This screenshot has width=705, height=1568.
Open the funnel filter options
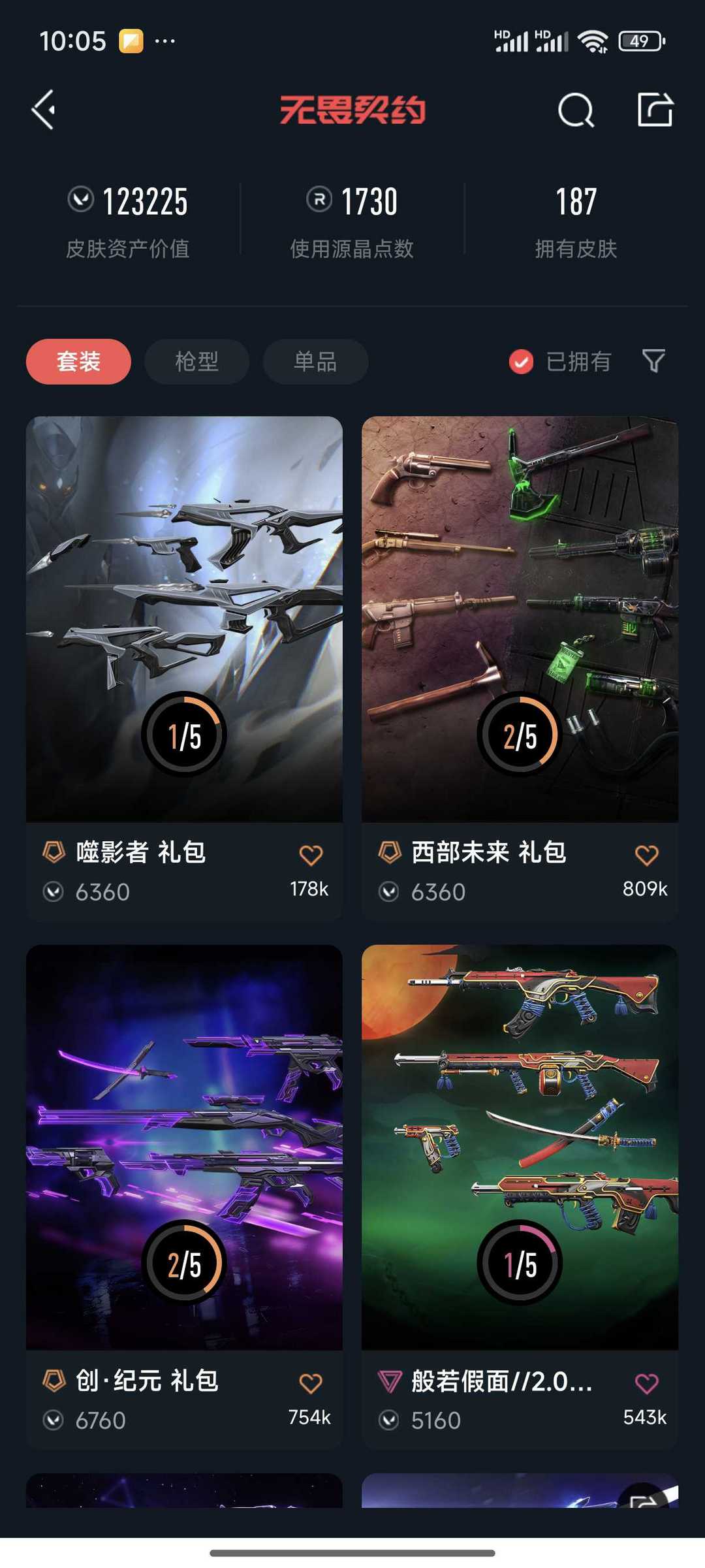653,360
